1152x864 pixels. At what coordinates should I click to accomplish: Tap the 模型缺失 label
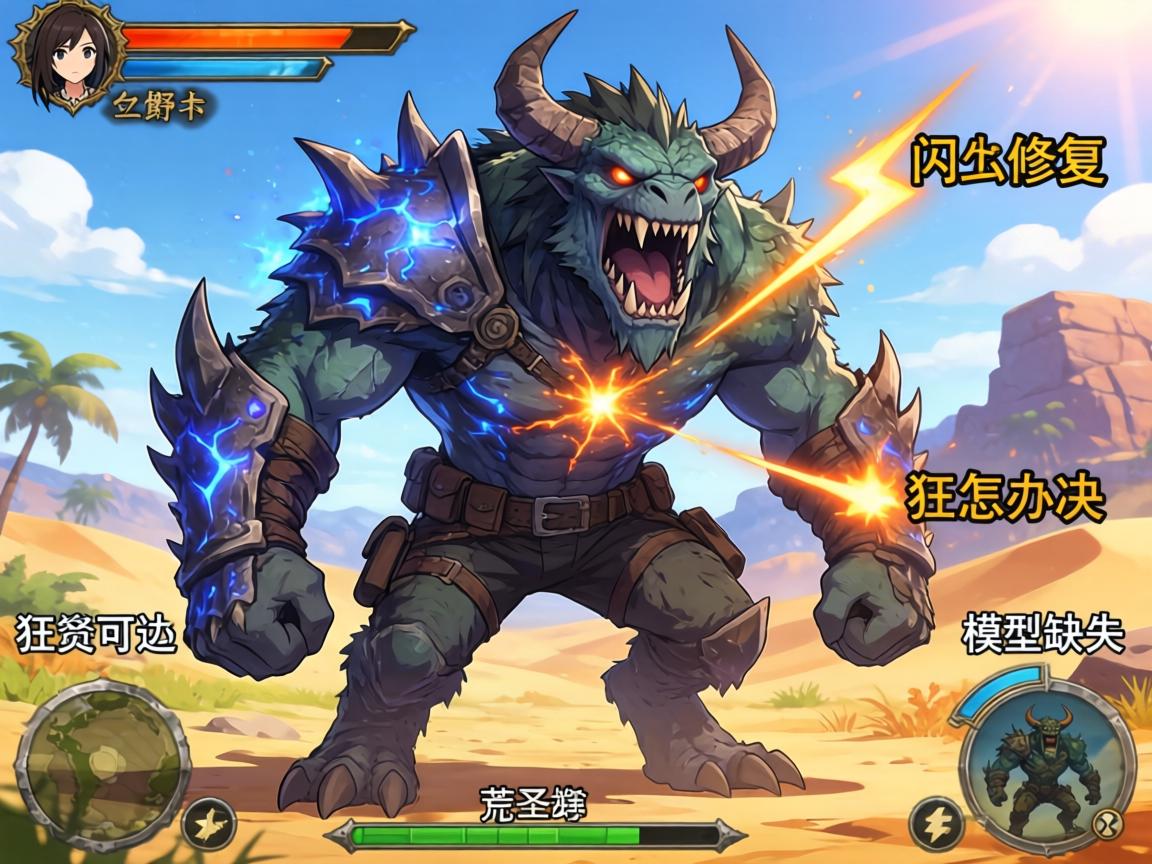1043,634
